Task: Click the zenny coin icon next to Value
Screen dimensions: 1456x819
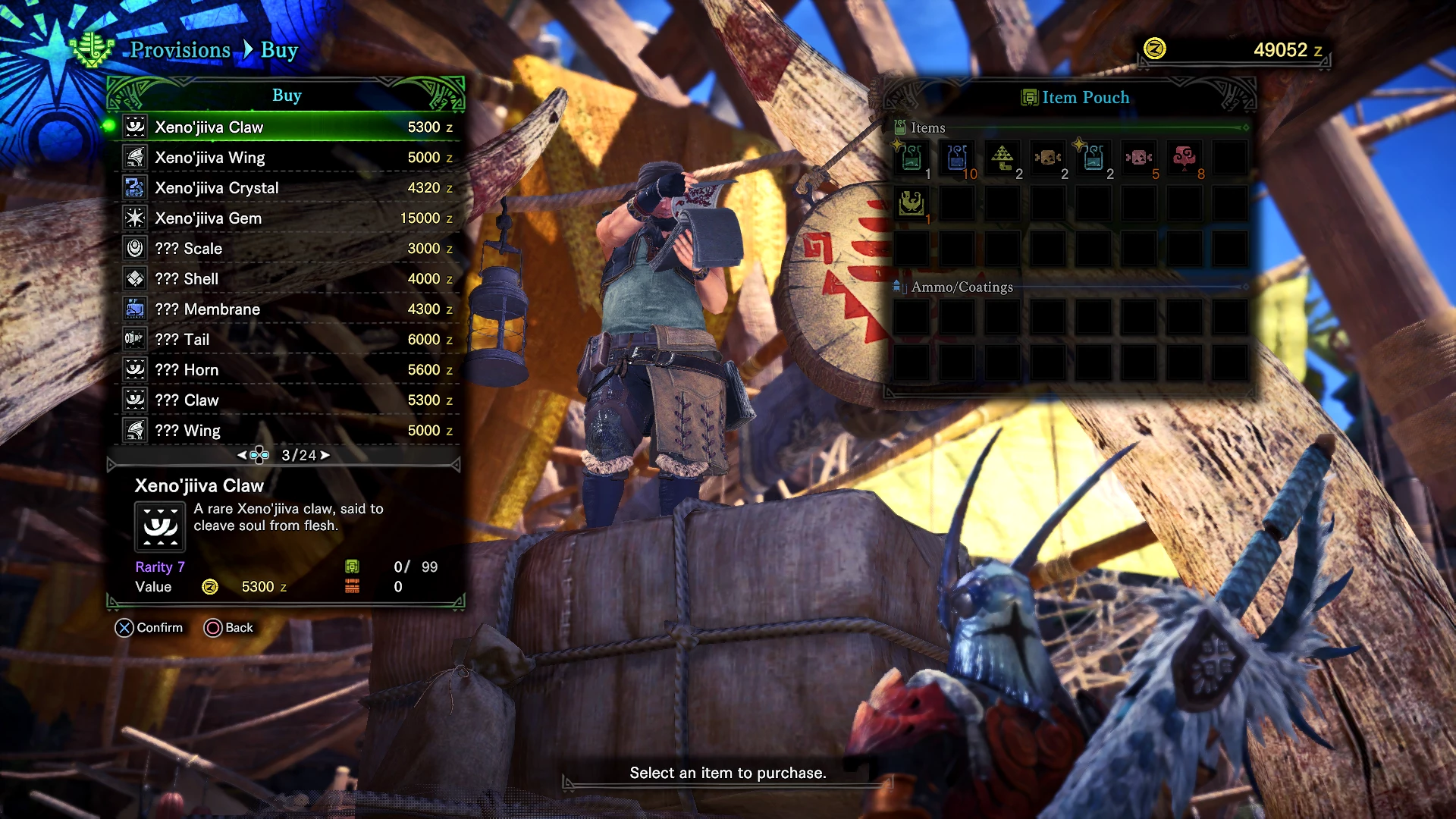Action: pos(210,586)
